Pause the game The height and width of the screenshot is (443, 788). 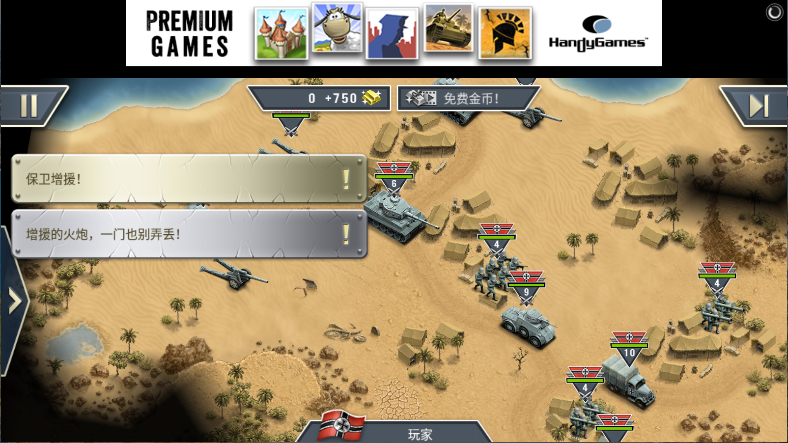point(29,105)
